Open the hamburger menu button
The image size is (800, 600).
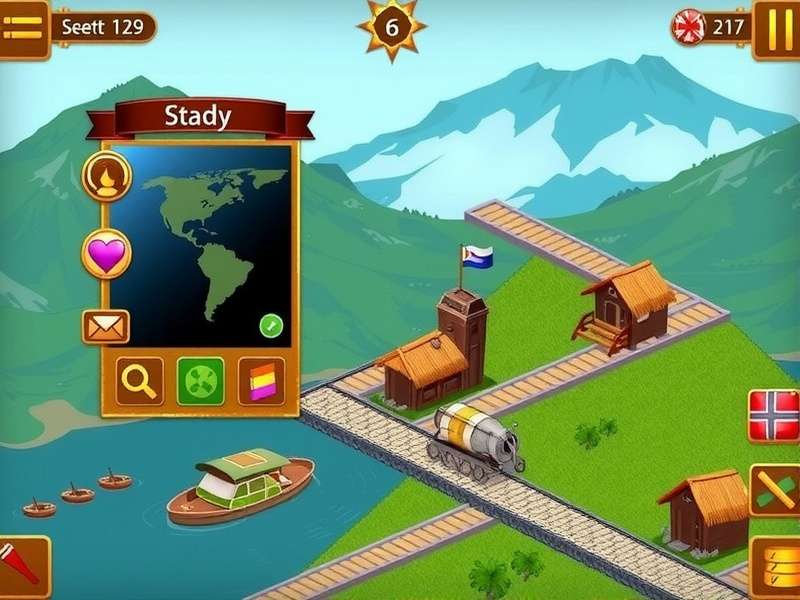click(23, 29)
